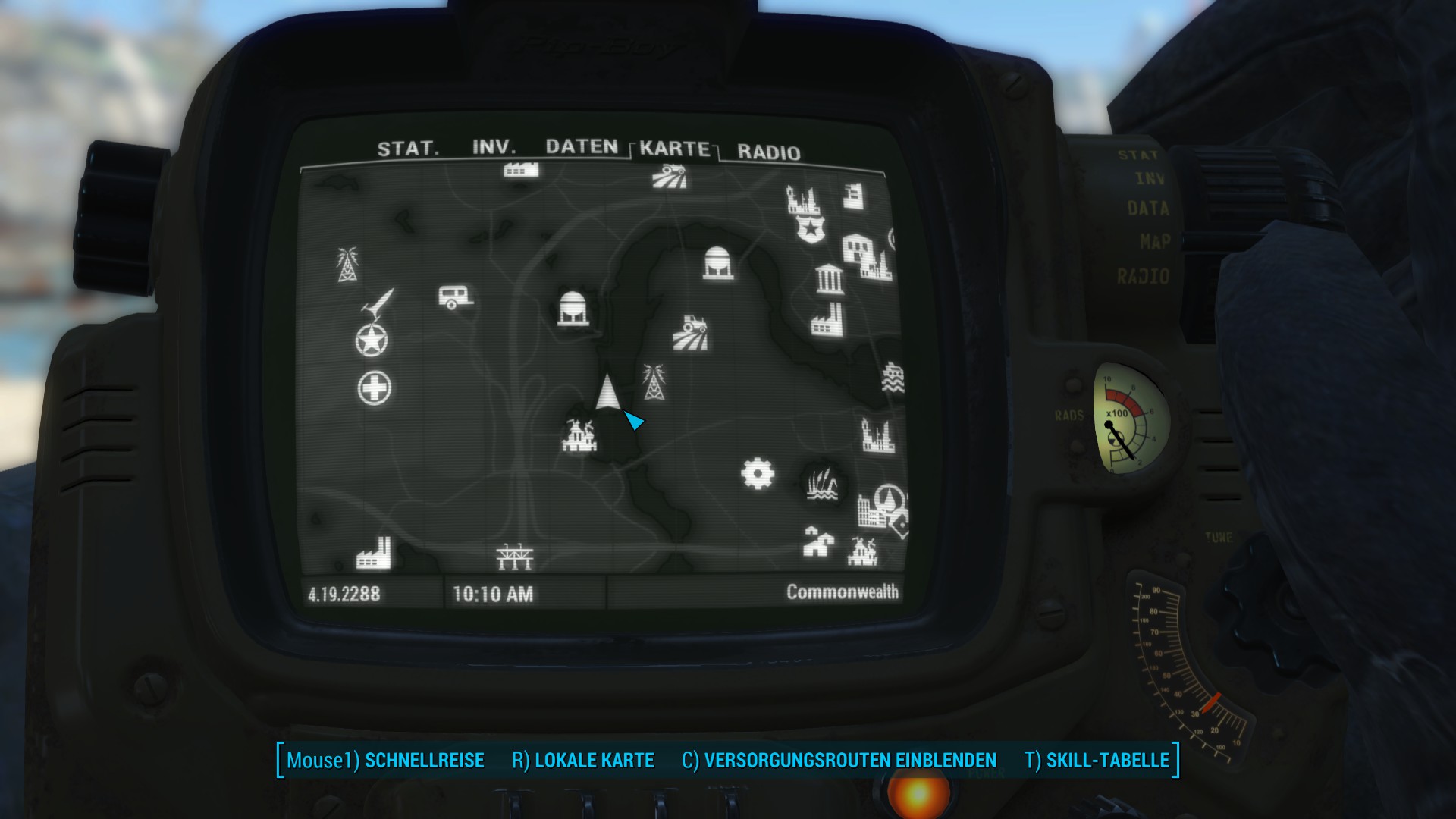
Task: Pick the police badge map marker
Action: click(811, 227)
